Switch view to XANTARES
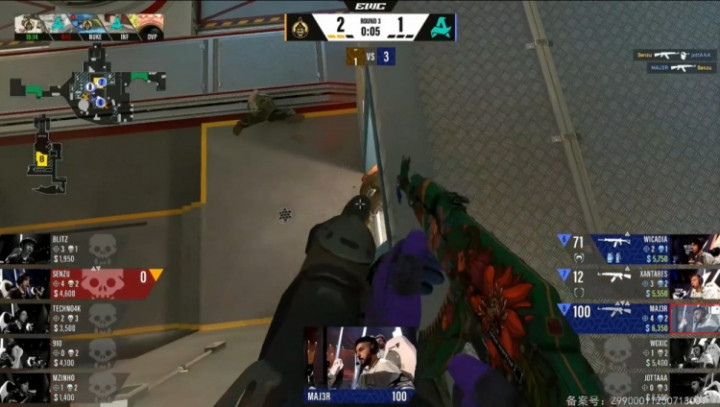 (640, 283)
